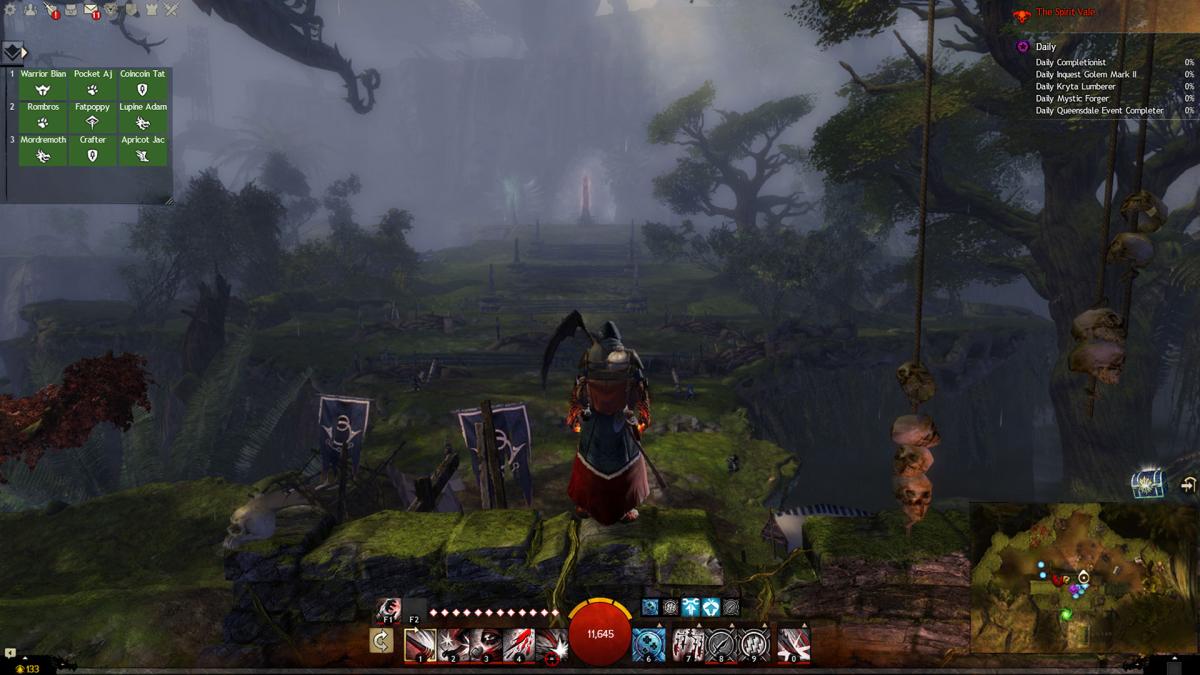The image size is (1200, 675).
Task: Select squad member Apricot Jac
Action: click(143, 150)
